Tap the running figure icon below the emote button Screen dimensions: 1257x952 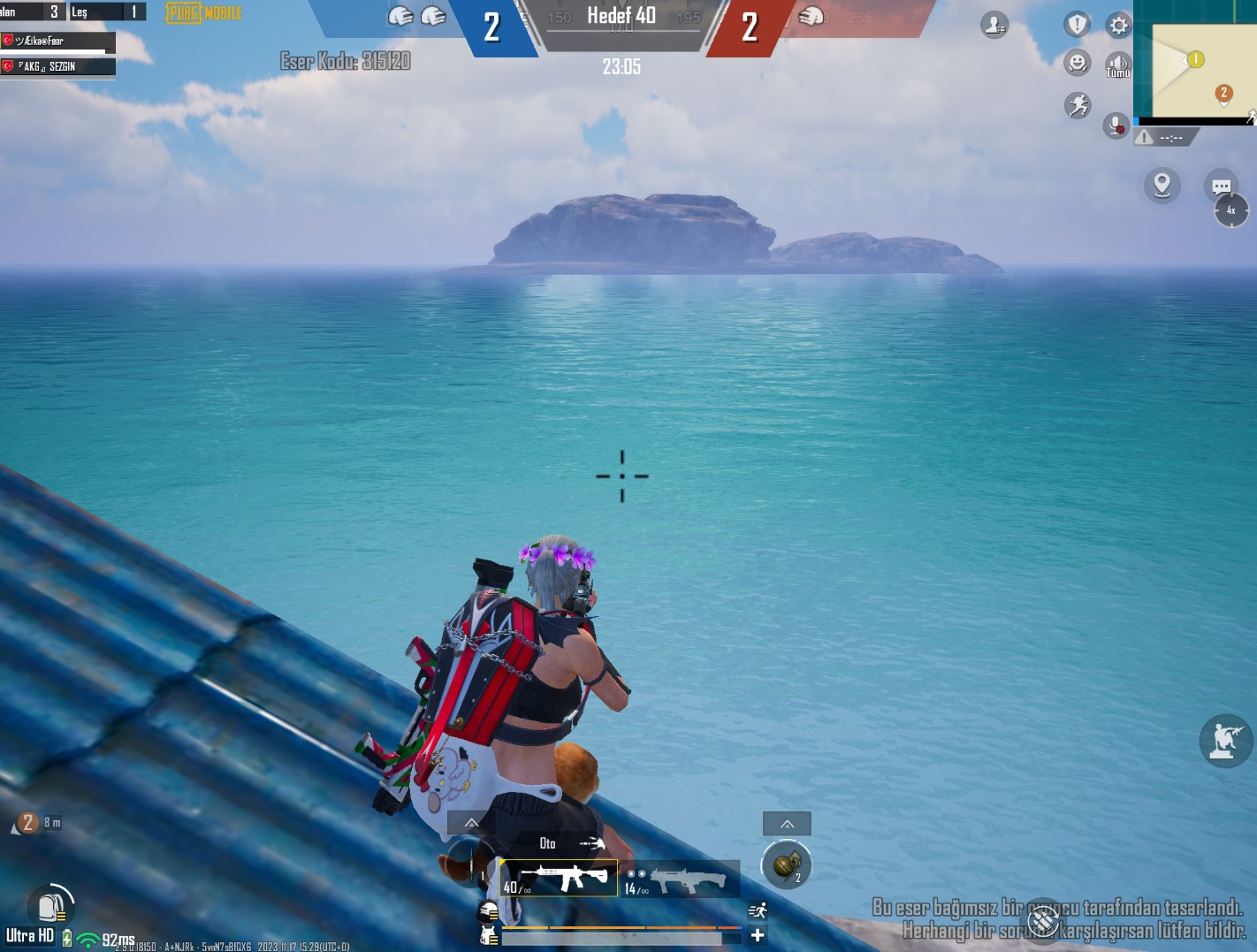(x=1077, y=106)
